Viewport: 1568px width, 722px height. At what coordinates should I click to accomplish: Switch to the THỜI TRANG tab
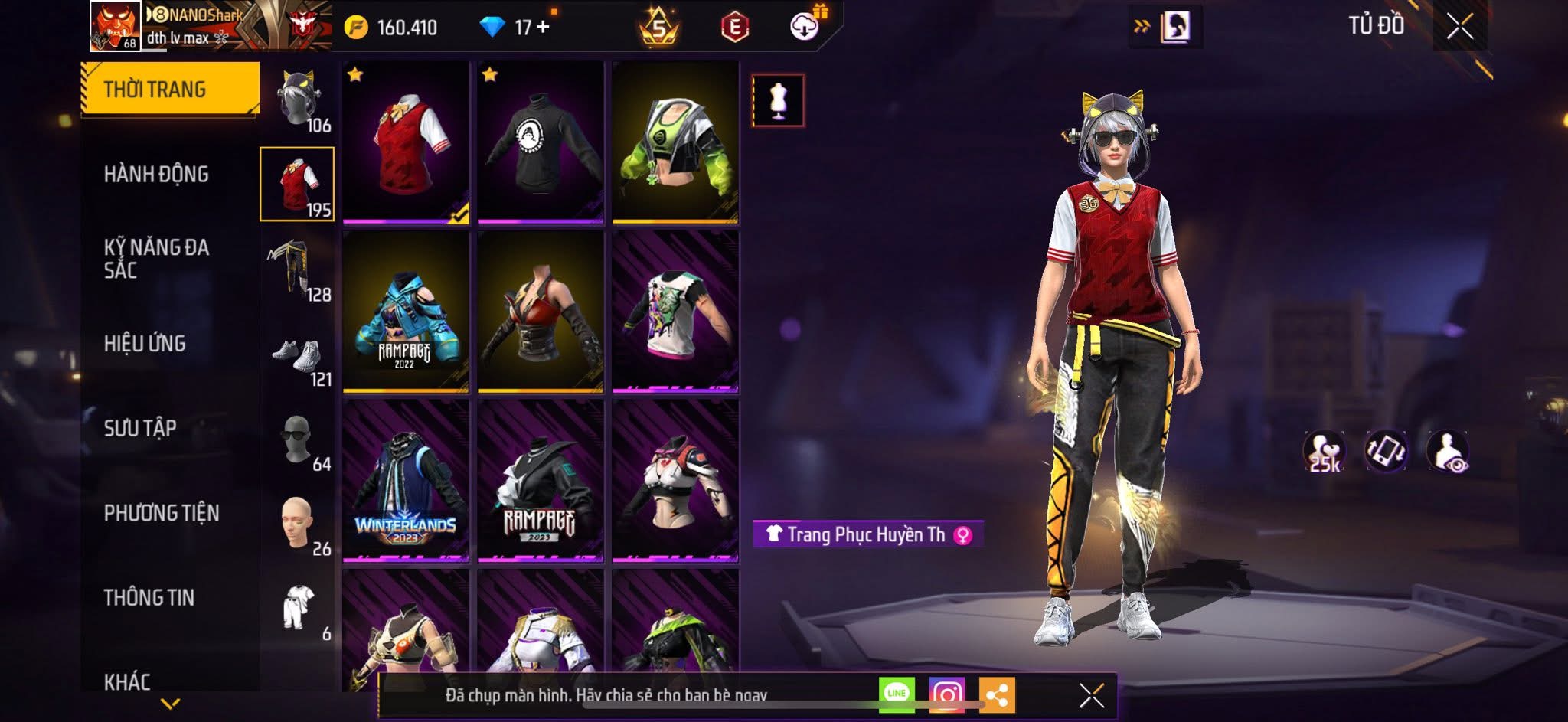[170, 90]
